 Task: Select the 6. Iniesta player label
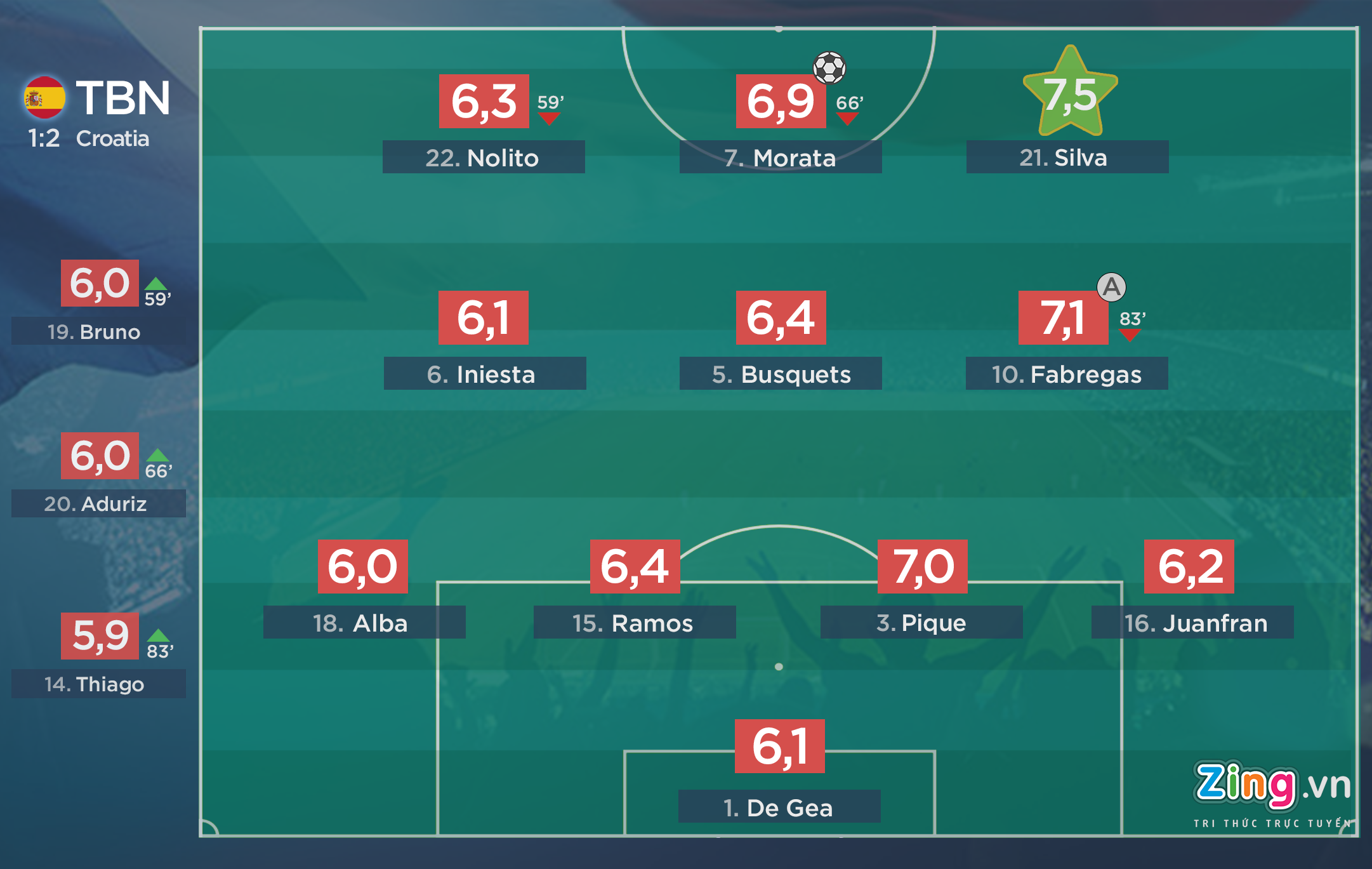[484, 374]
